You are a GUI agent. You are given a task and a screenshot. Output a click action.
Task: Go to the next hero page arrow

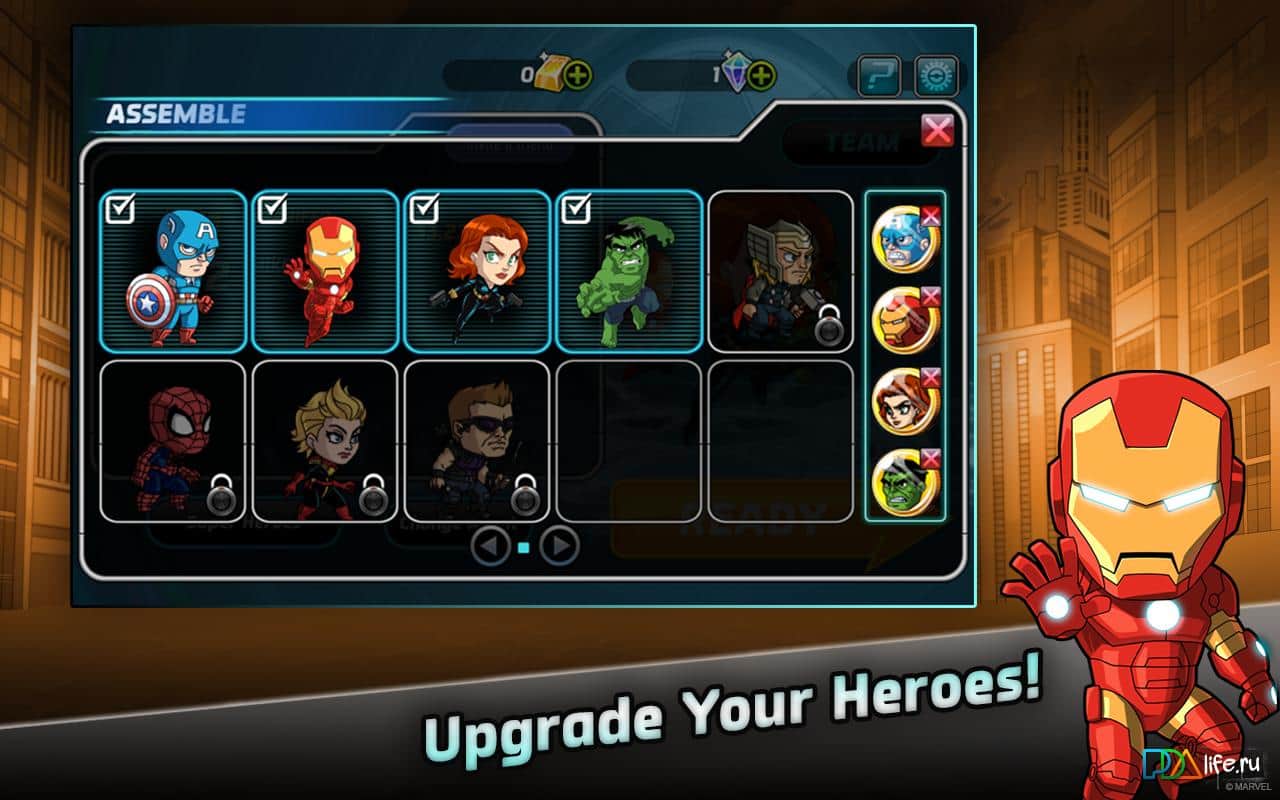tap(559, 546)
